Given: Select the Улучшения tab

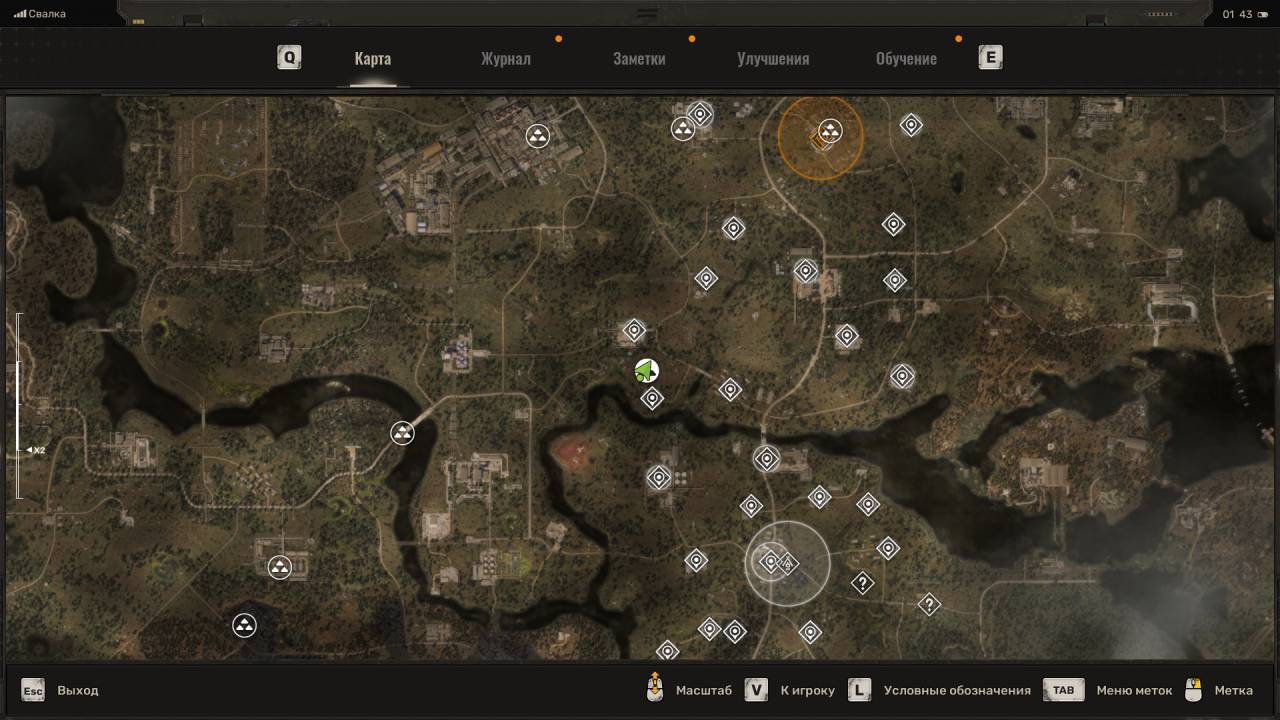Looking at the screenshot, I should pyautogui.click(x=773, y=58).
